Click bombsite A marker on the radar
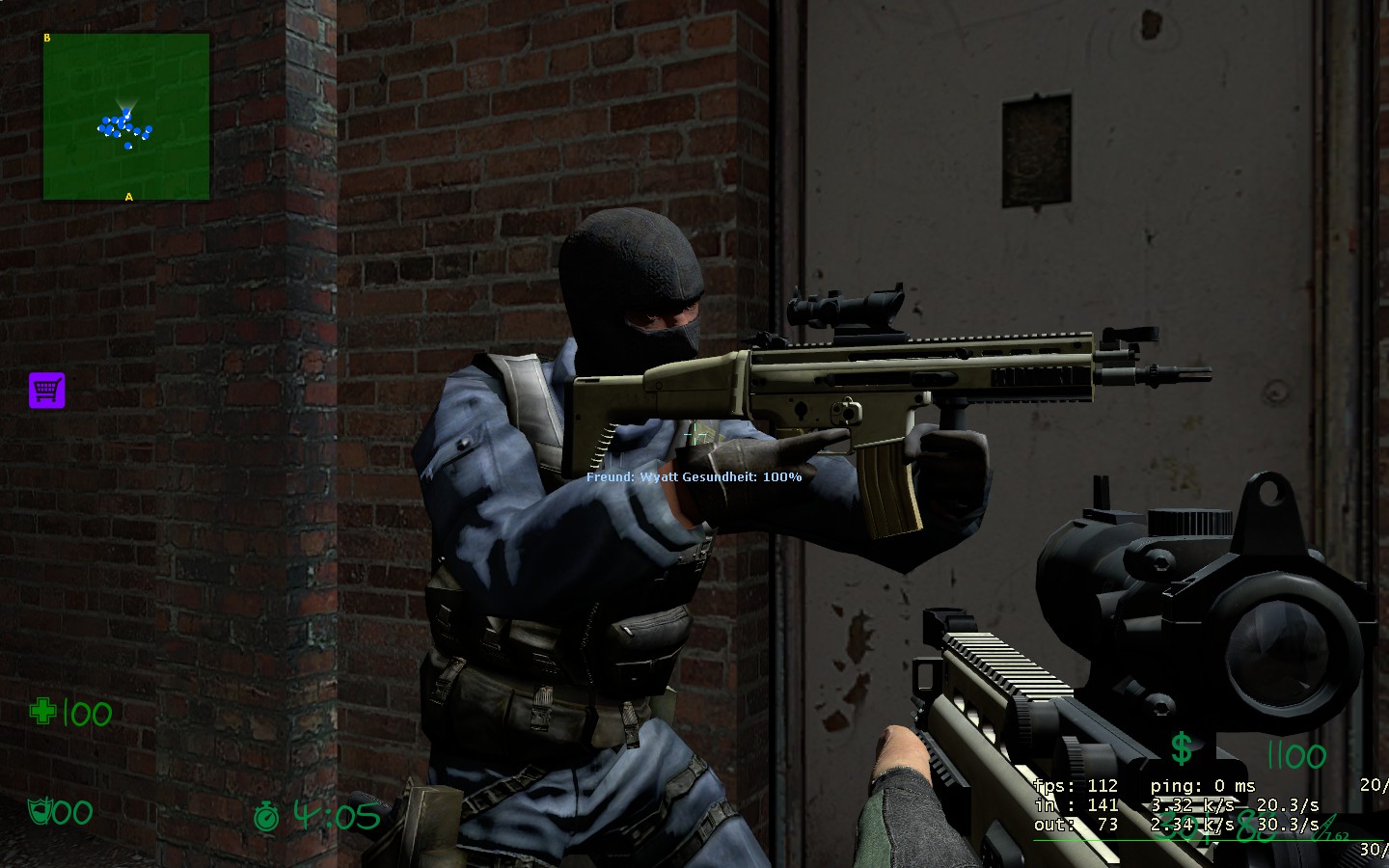 point(127,196)
